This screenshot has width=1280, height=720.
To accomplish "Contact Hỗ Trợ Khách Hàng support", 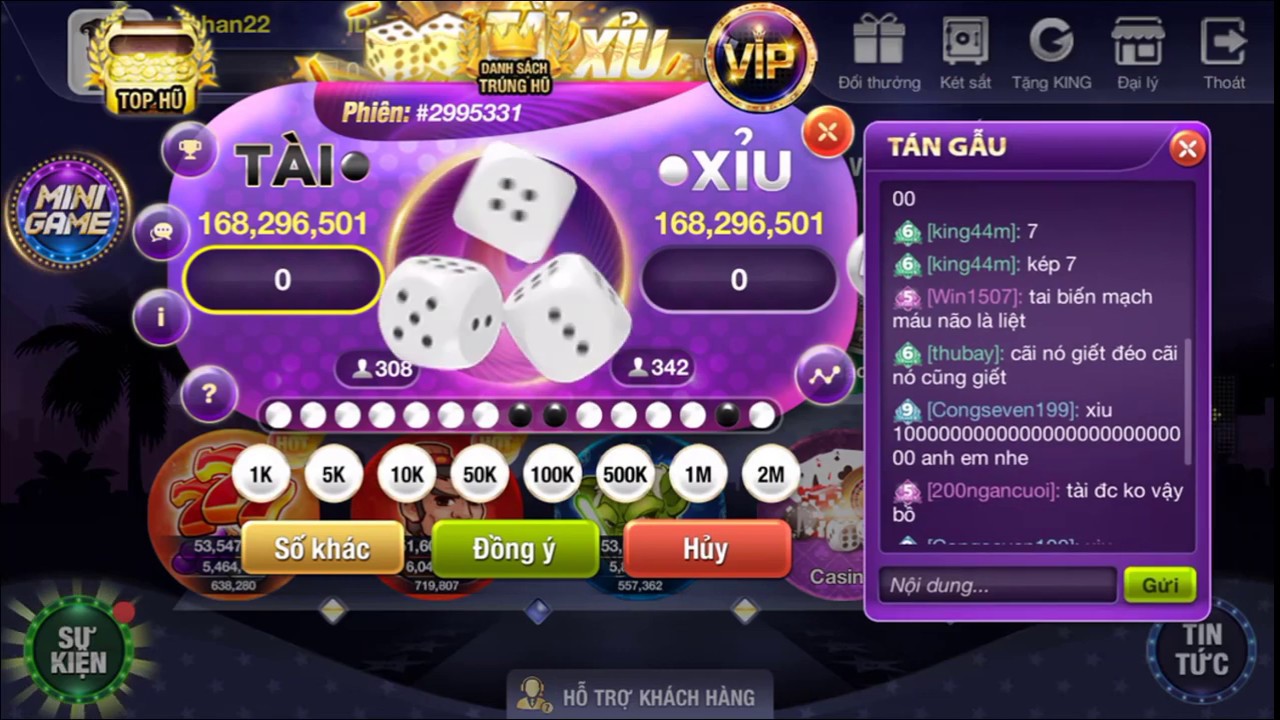I will pos(640,695).
